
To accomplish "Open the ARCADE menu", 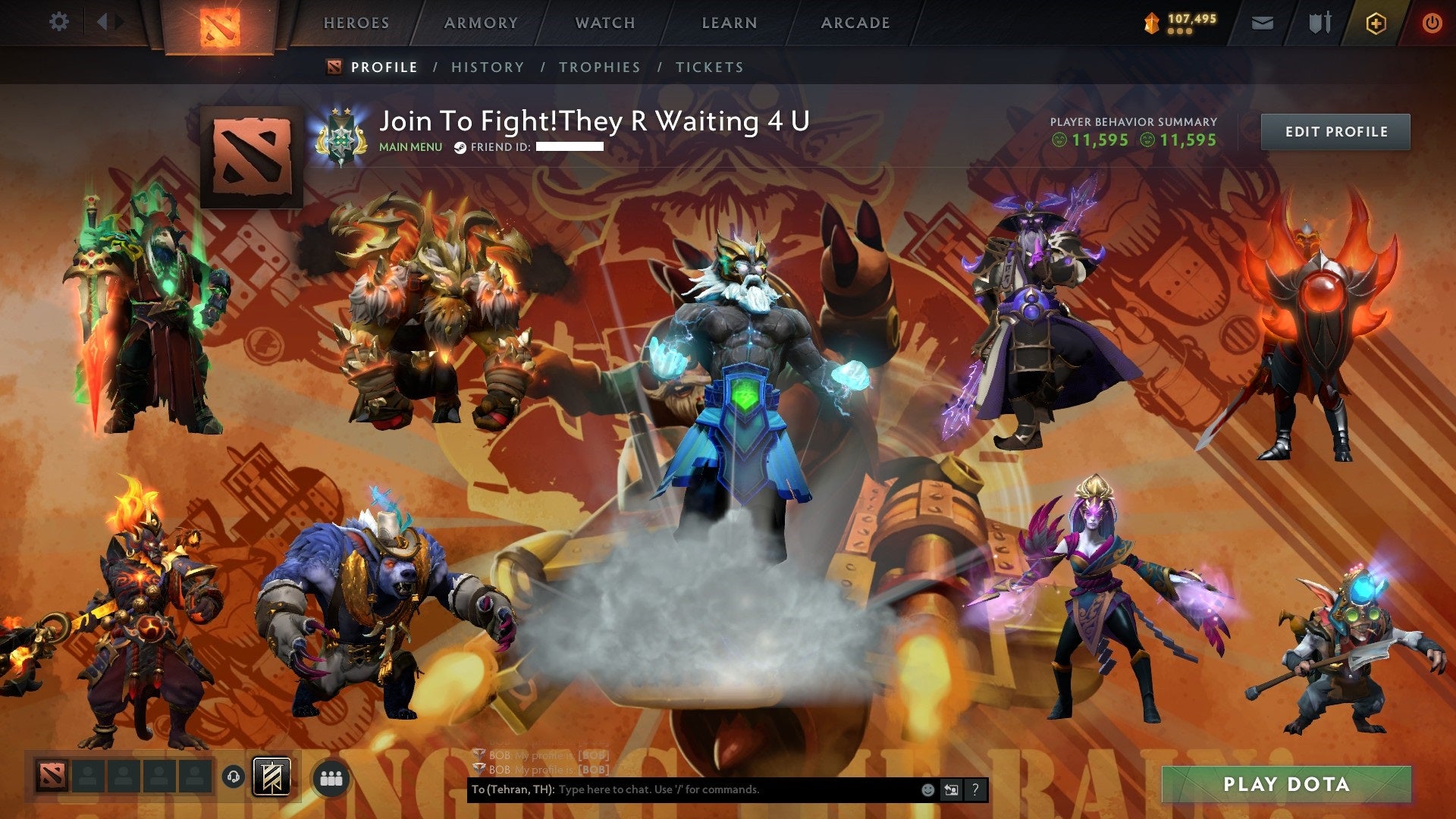I will click(855, 23).
